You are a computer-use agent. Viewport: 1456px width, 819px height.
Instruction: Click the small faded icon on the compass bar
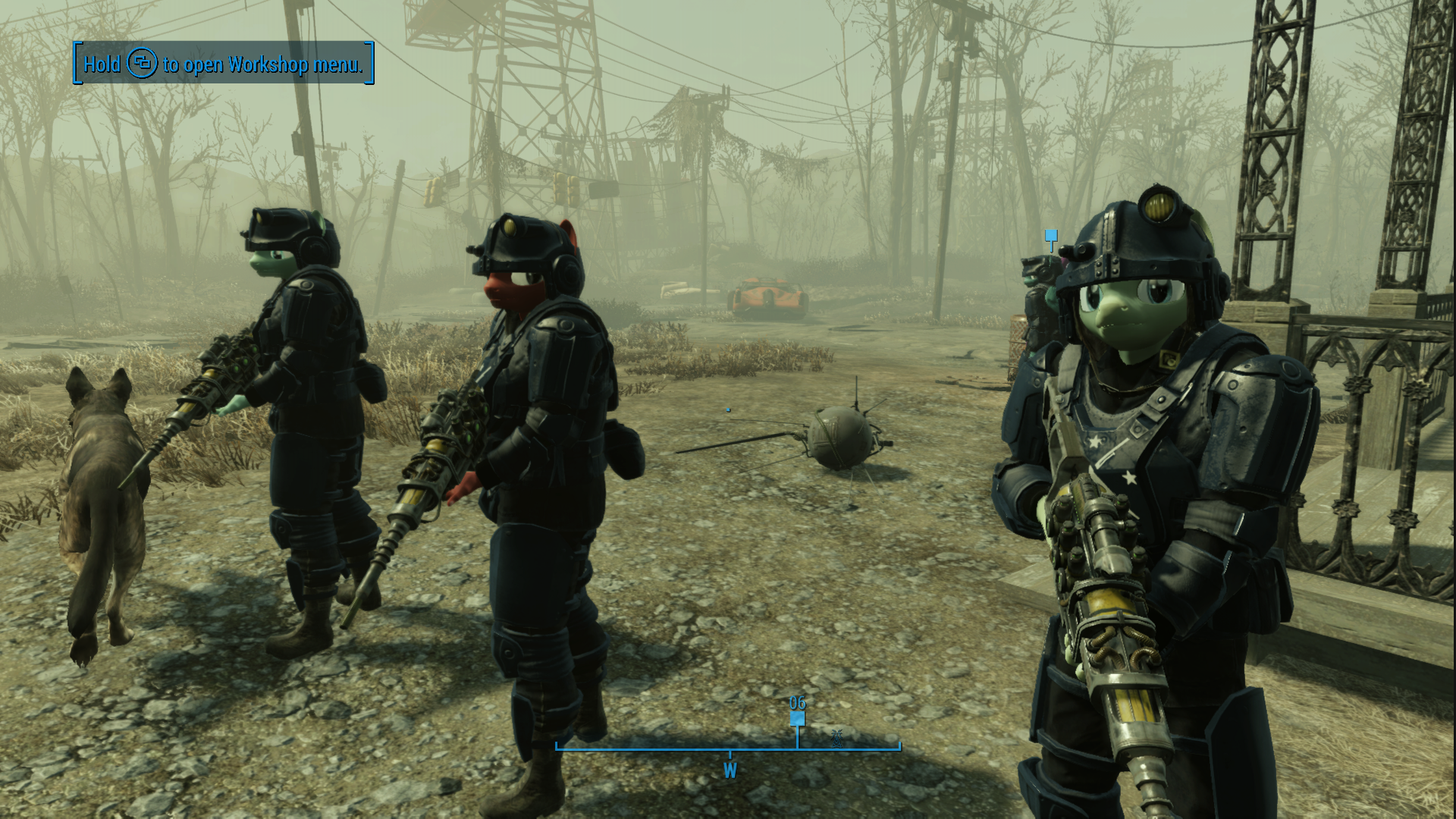point(837,736)
